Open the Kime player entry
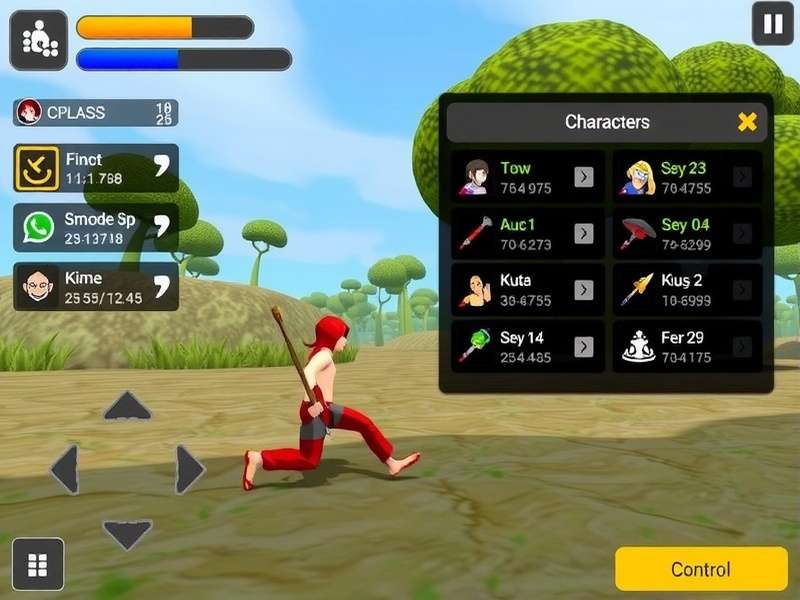This screenshot has height=600, width=800. [x=96, y=287]
